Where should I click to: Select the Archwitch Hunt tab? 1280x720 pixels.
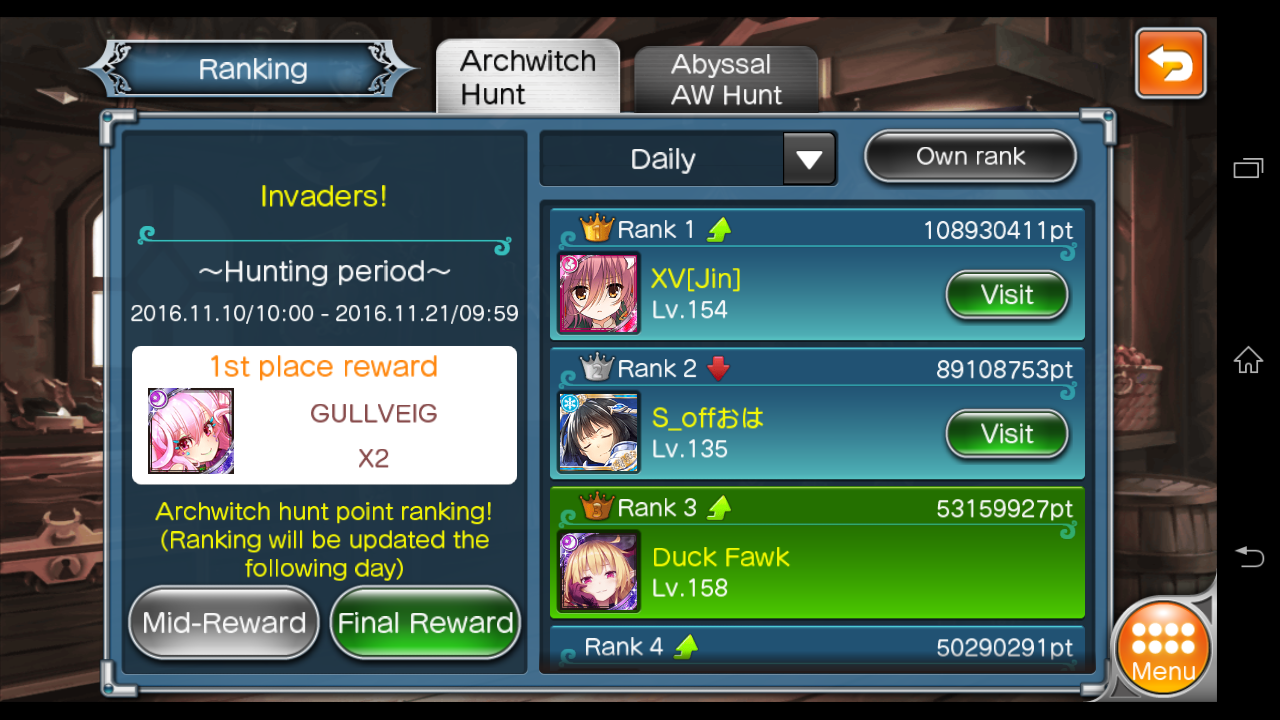[x=528, y=75]
